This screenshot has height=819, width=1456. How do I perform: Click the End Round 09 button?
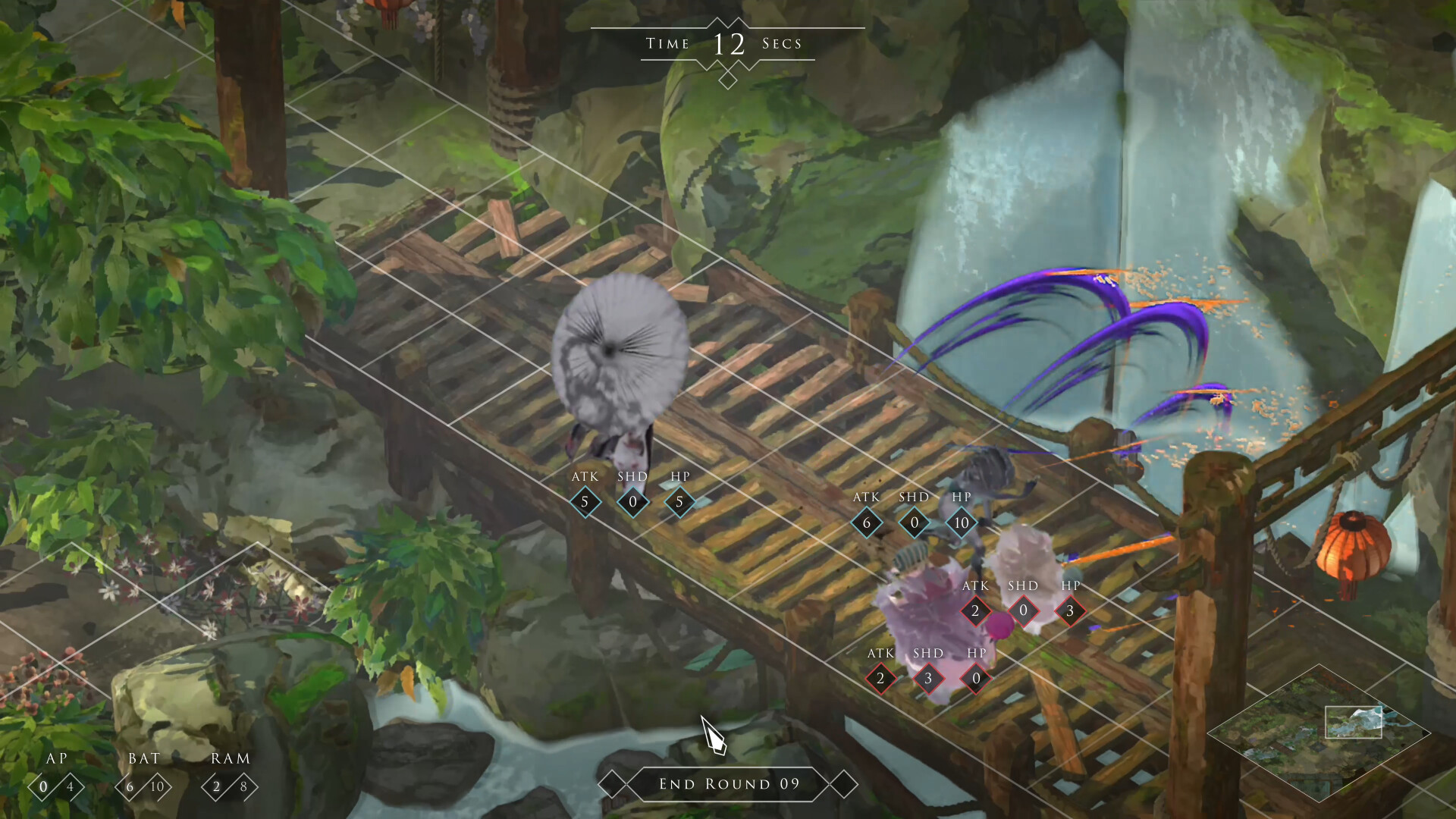(x=729, y=784)
